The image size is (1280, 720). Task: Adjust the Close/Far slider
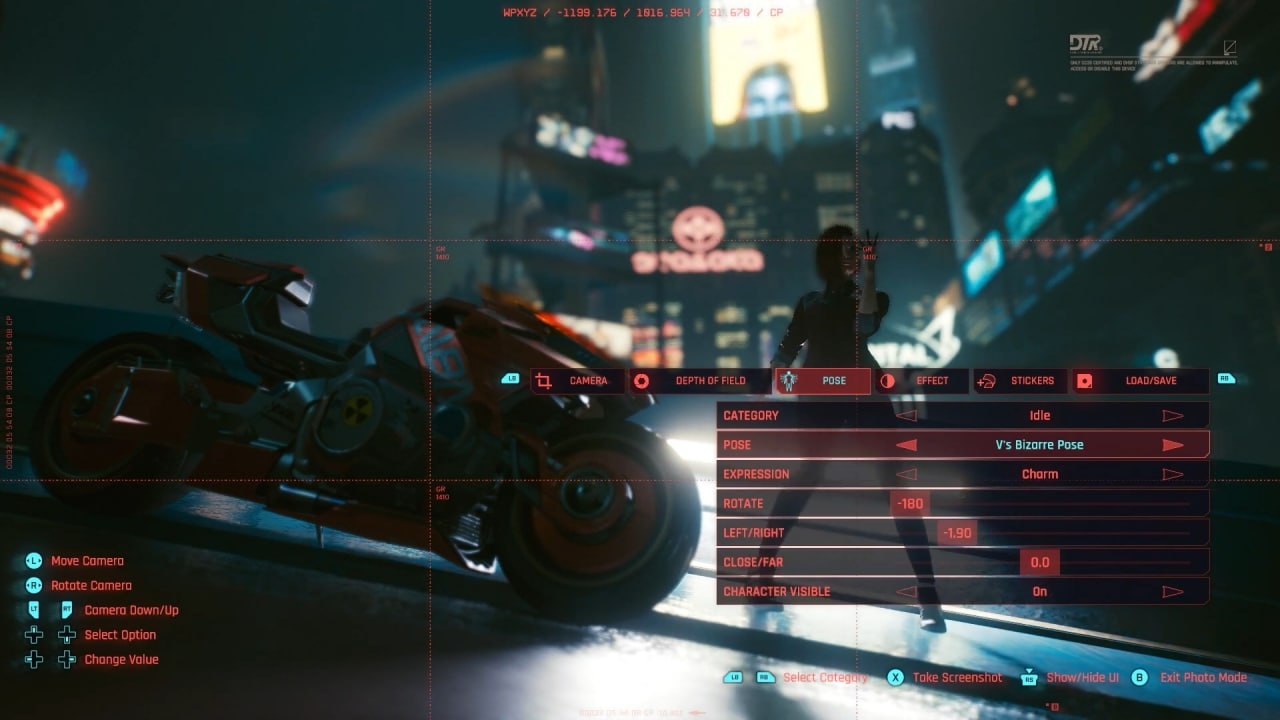1040,563
